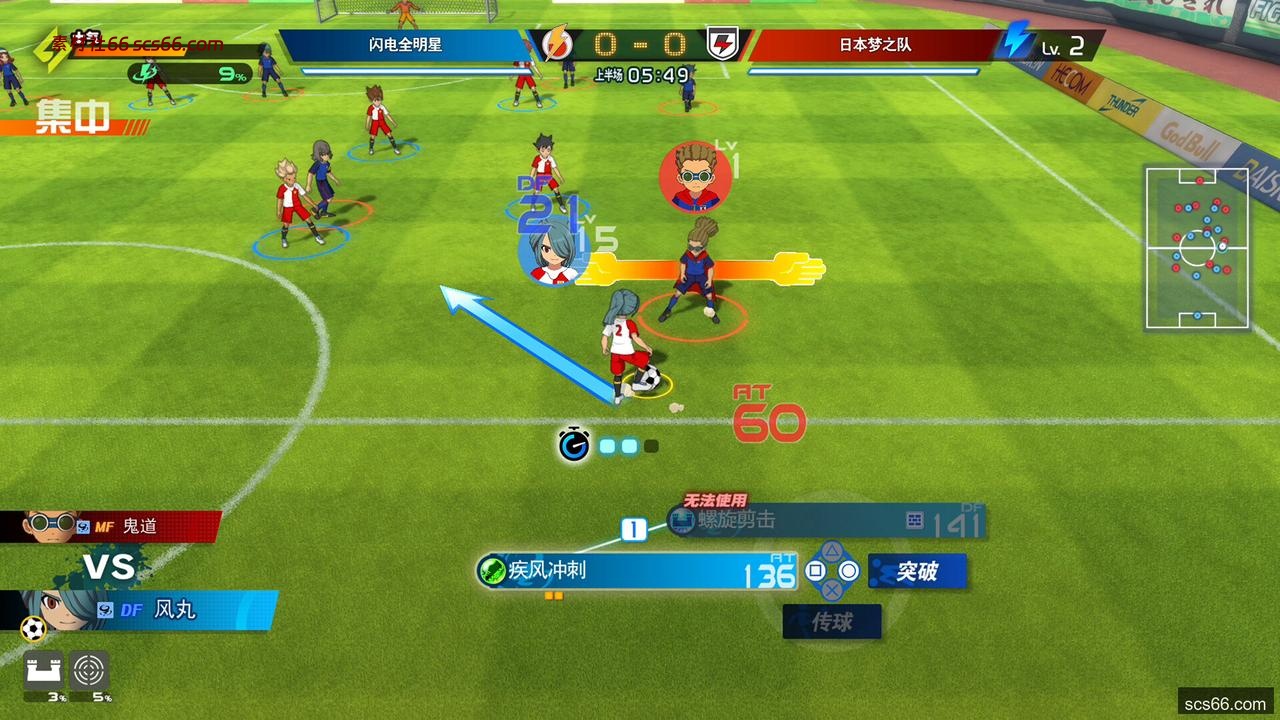Activate the target icon showing 5%
The image size is (1280, 720).
(x=89, y=671)
